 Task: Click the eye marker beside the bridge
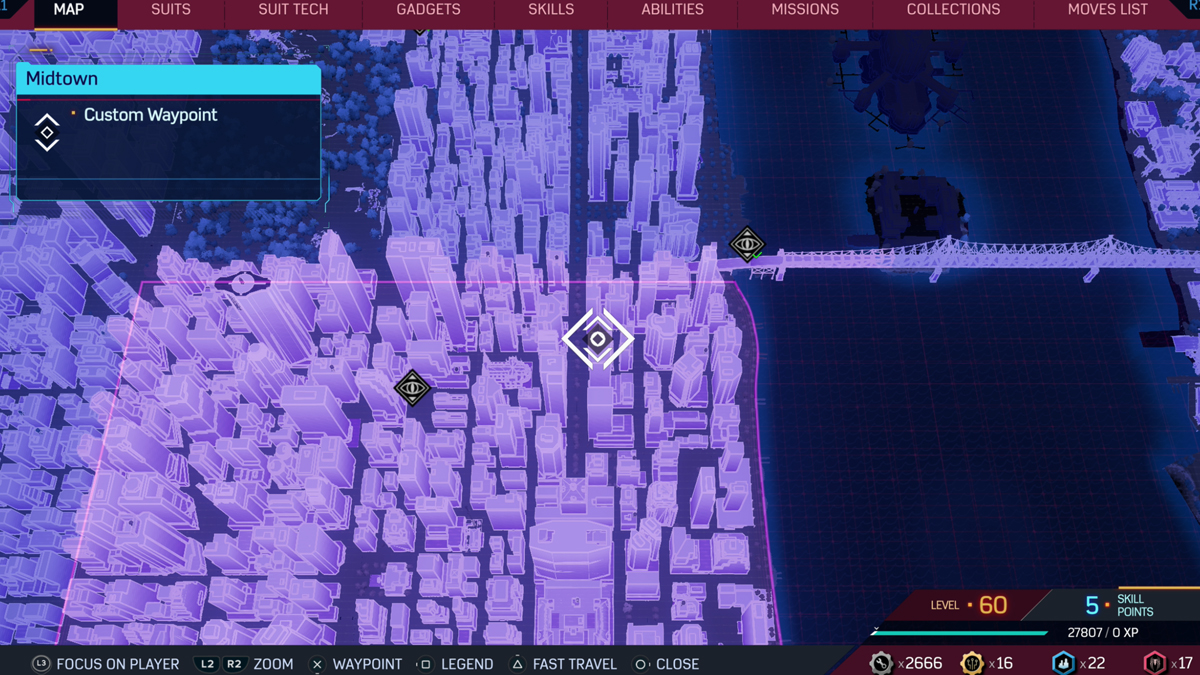pos(747,244)
